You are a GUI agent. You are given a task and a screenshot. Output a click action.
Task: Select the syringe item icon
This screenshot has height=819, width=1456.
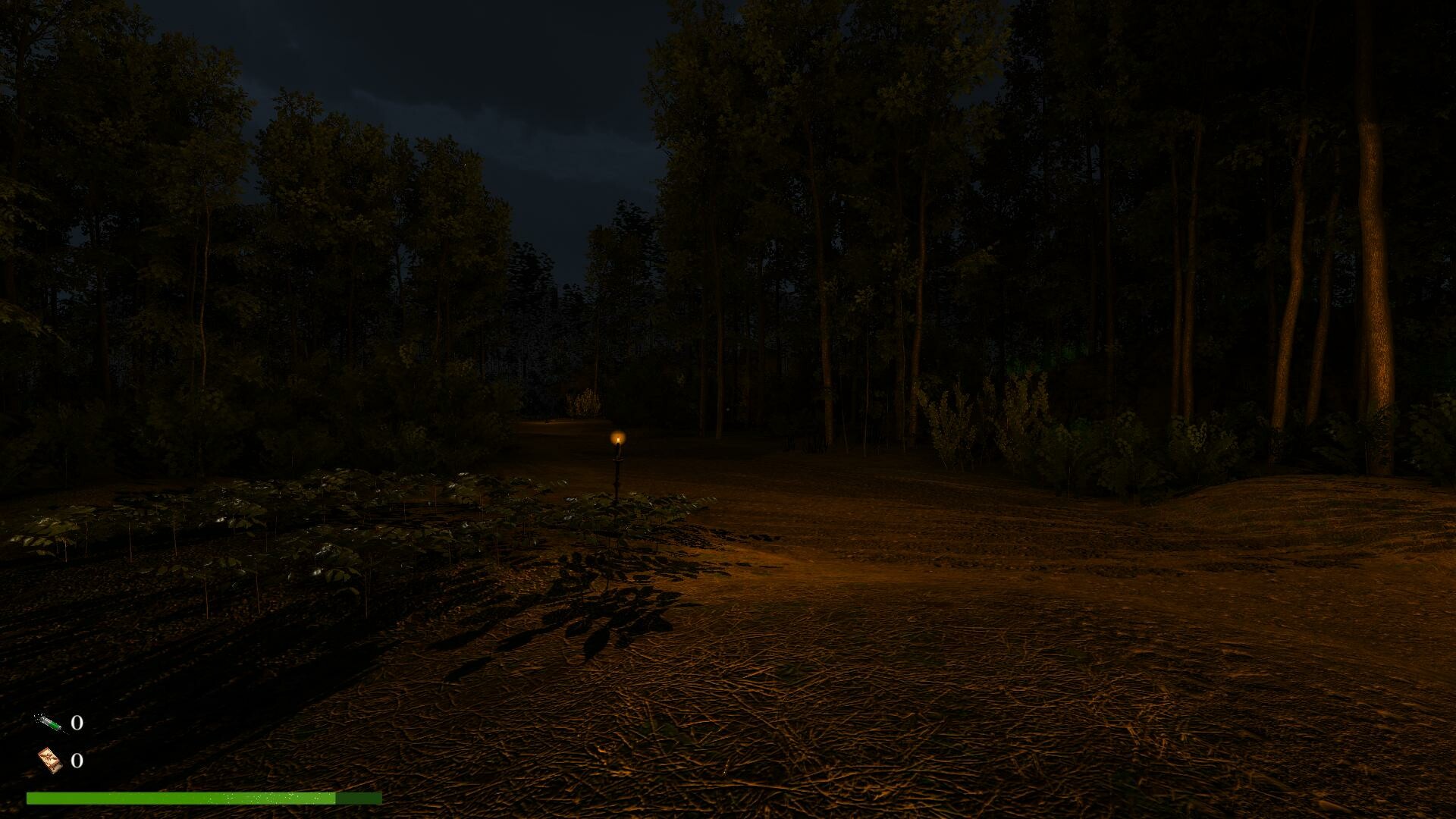[47, 723]
